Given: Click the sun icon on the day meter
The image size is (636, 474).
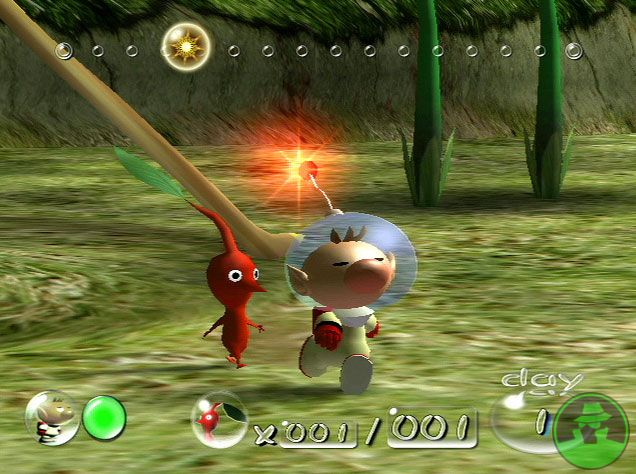Looking at the screenshot, I should pos(185,45).
